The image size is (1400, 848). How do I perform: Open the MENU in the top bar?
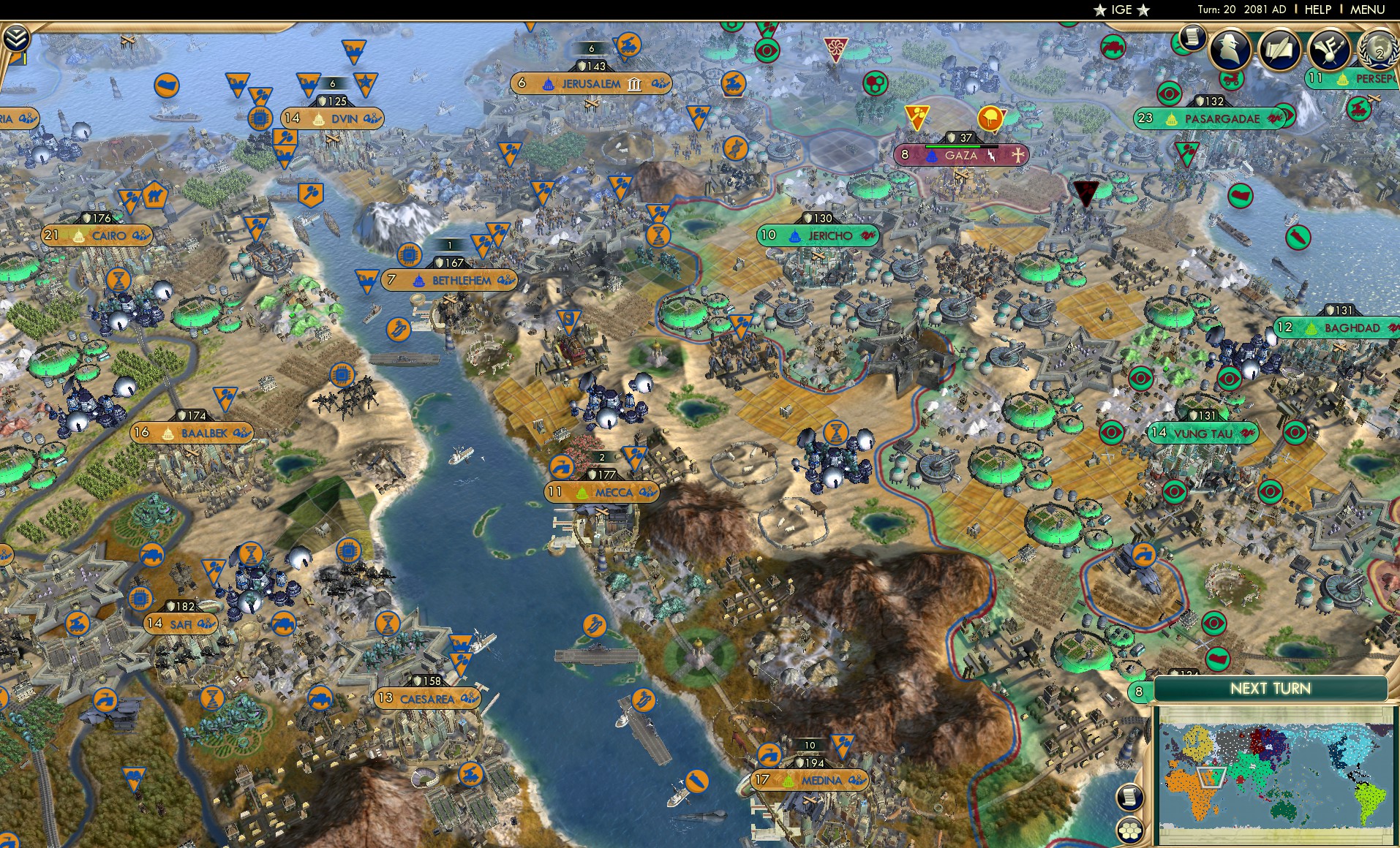click(1369, 10)
